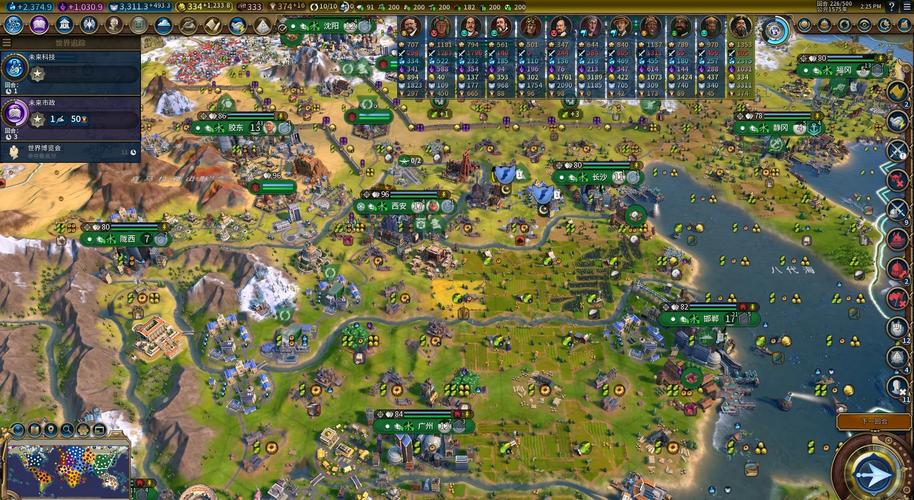Screen dimensions: 914x500
Task: Select the 西安 city banner
Action: (400, 206)
